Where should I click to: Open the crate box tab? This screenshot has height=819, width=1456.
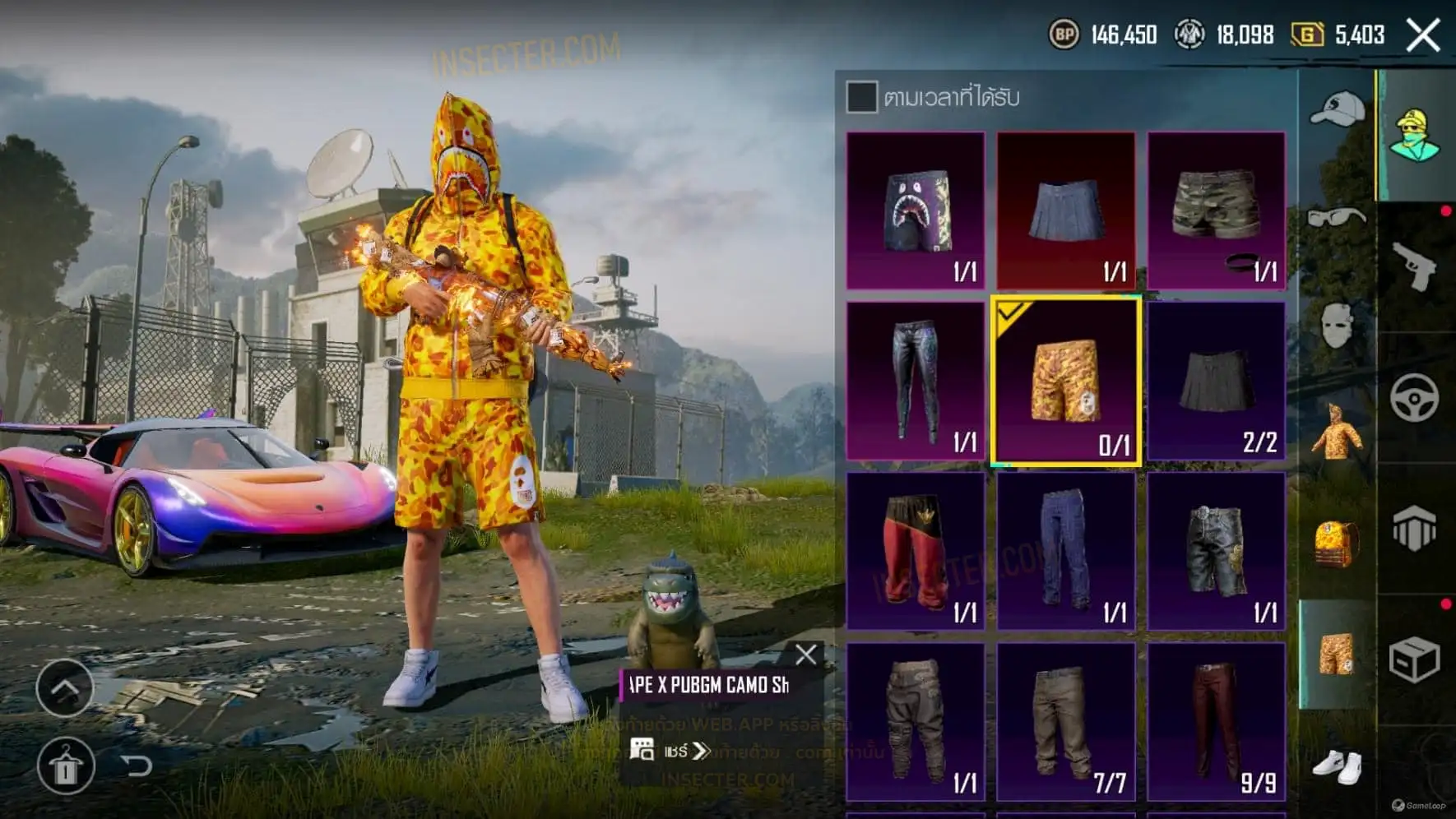(1415, 659)
